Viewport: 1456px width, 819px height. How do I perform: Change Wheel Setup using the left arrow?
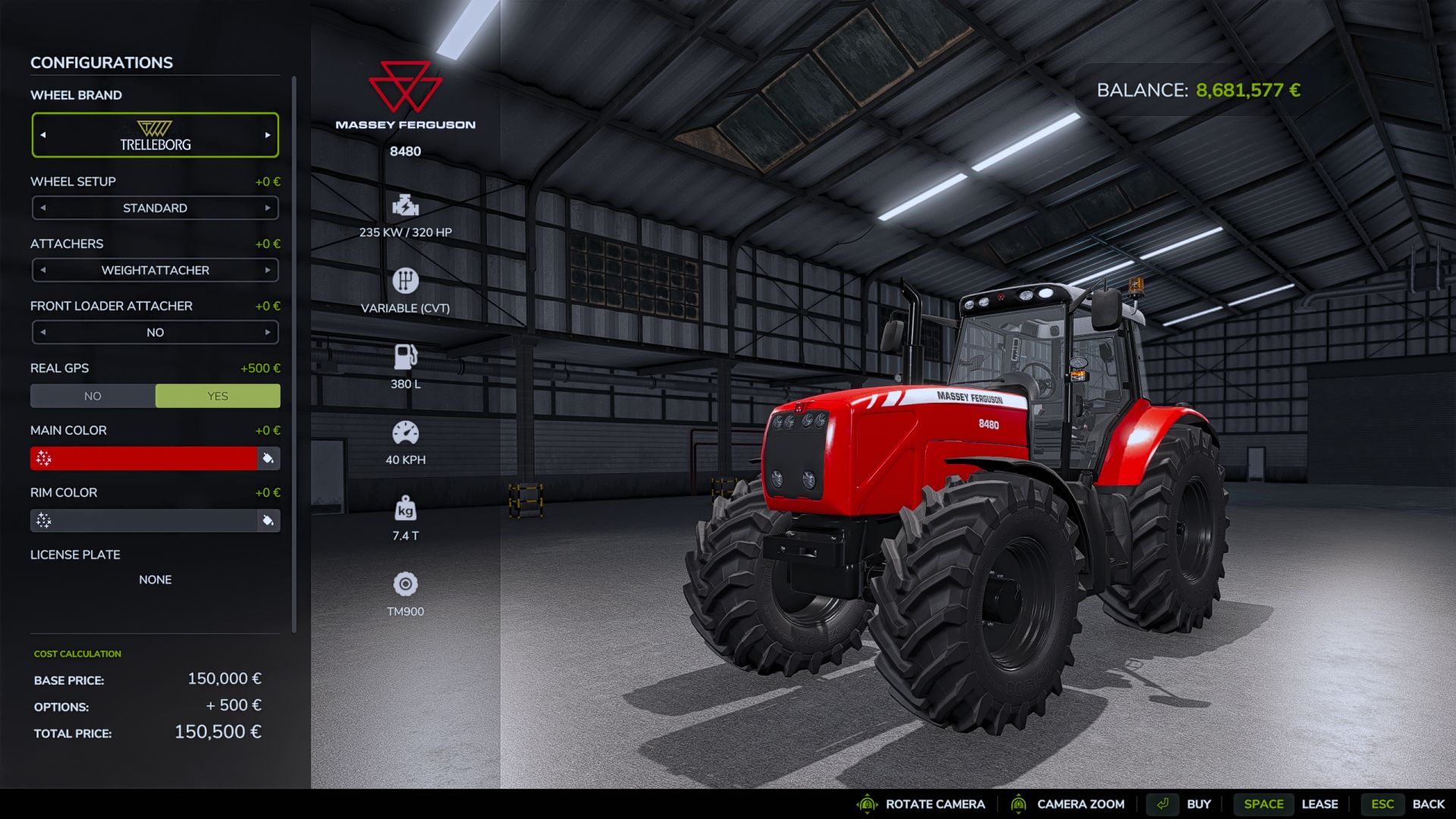pyautogui.click(x=43, y=207)
